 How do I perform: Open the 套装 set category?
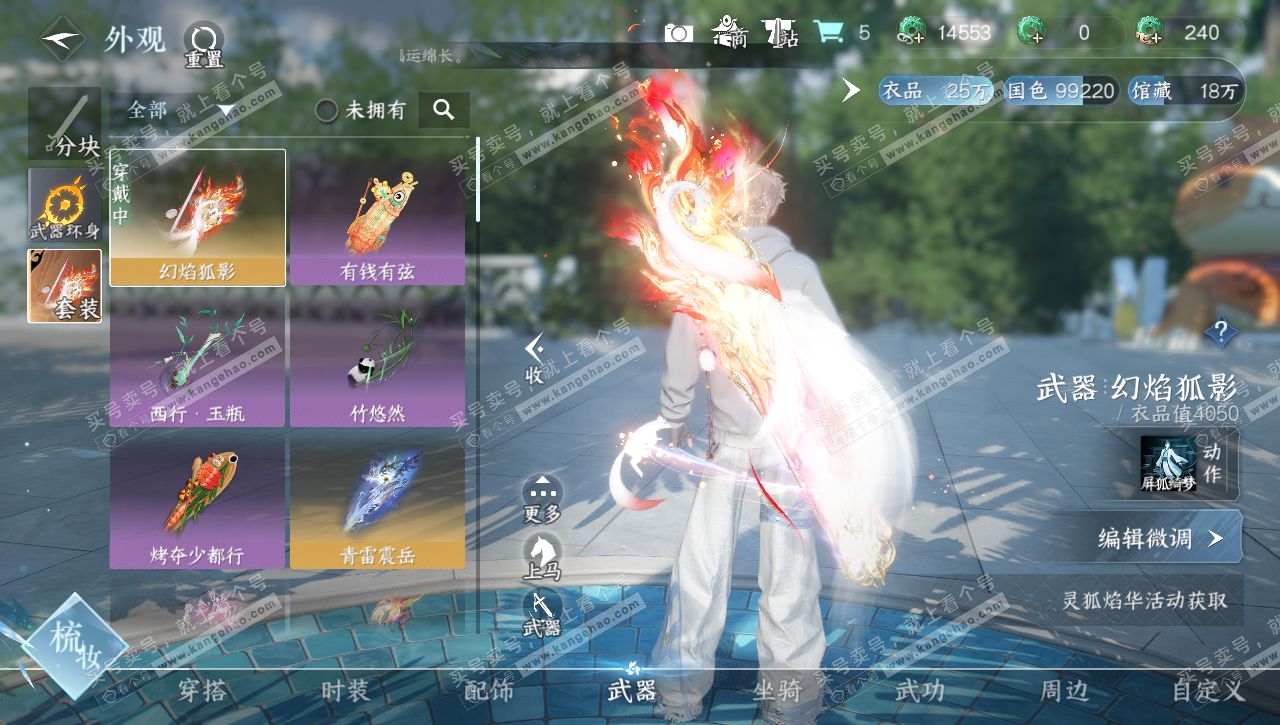(64, 286)
